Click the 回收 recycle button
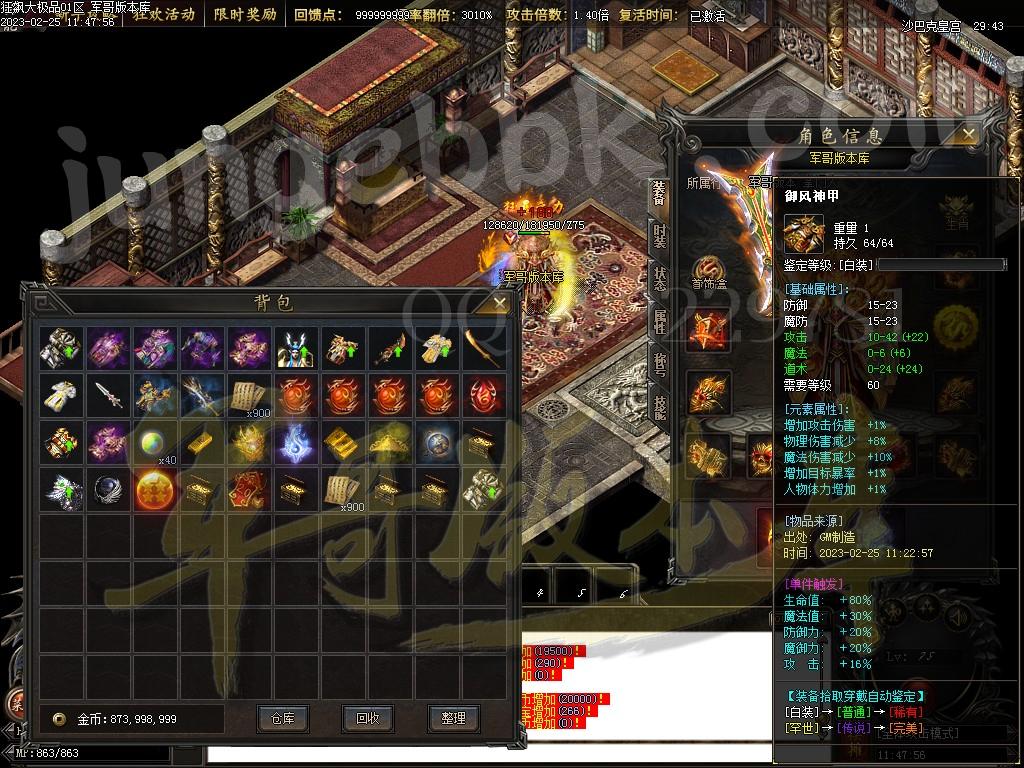 [367, 718]
